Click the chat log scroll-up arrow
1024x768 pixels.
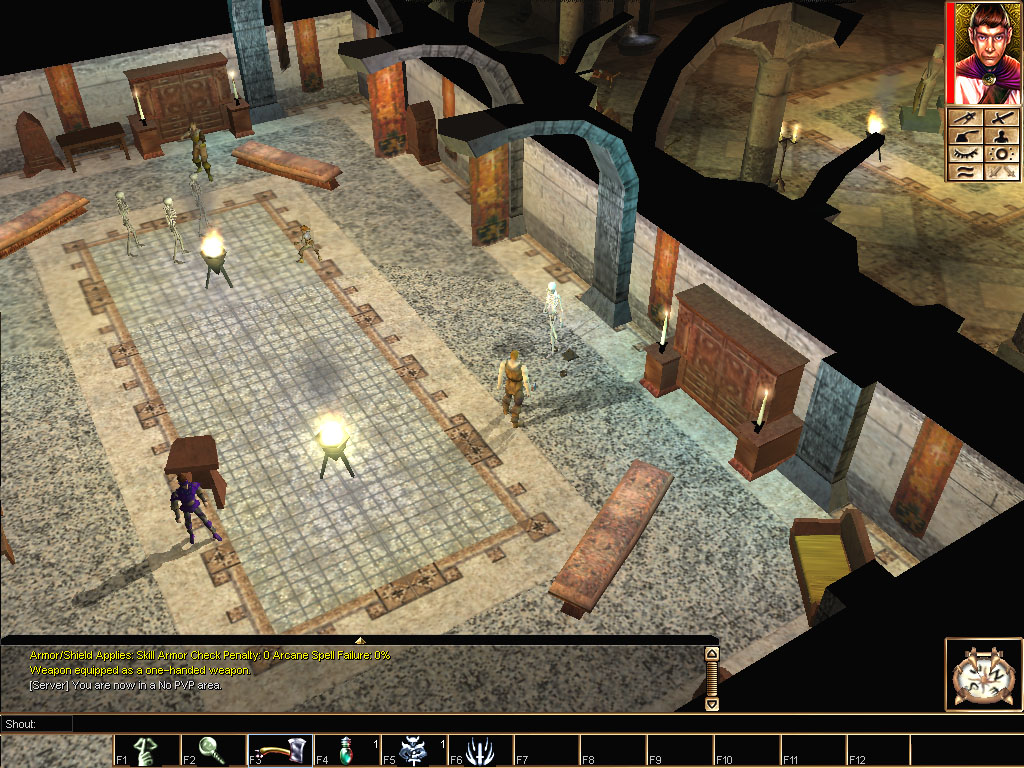712,654
